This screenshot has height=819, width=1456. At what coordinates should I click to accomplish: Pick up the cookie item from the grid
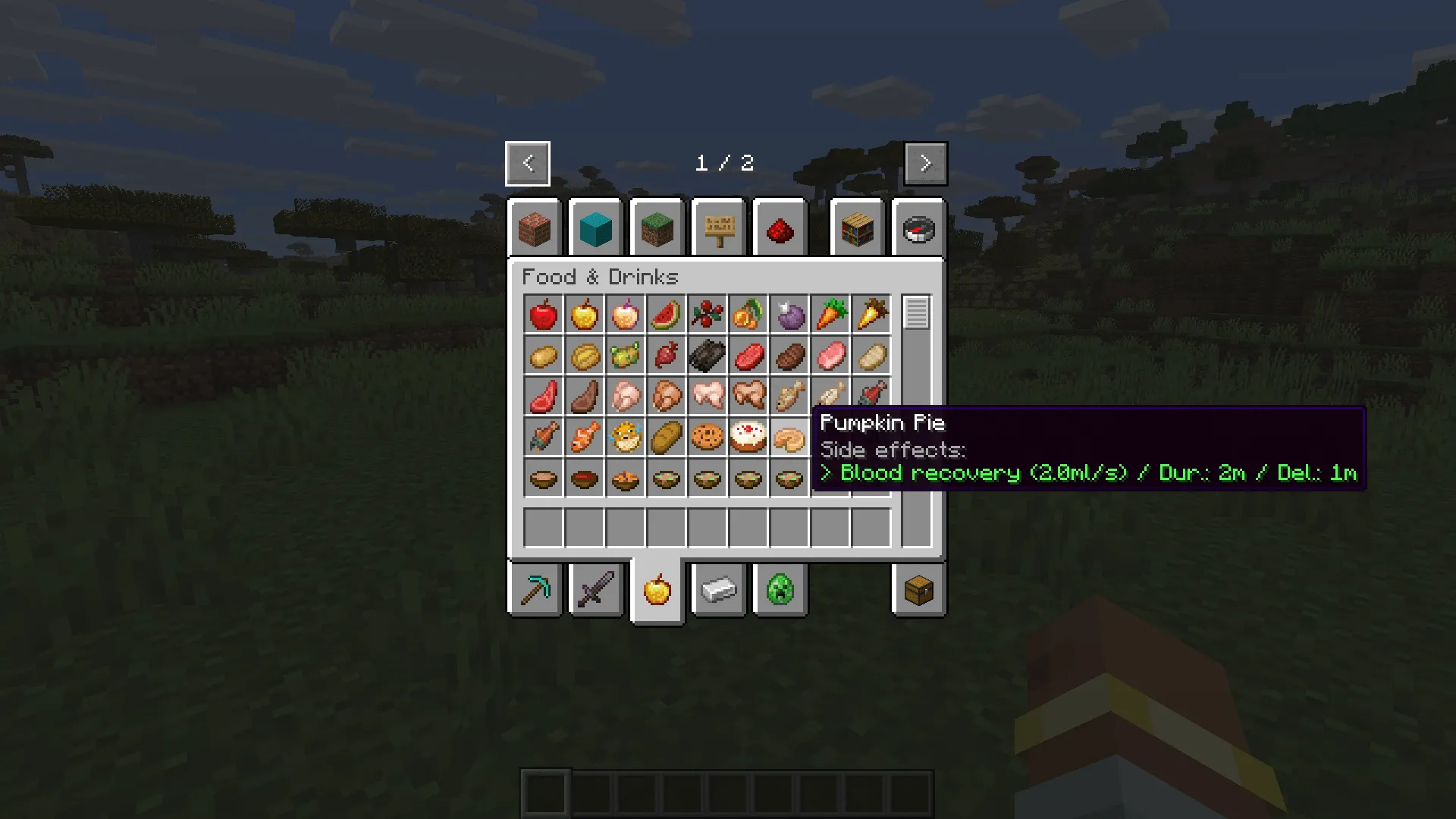click(708, 438)
